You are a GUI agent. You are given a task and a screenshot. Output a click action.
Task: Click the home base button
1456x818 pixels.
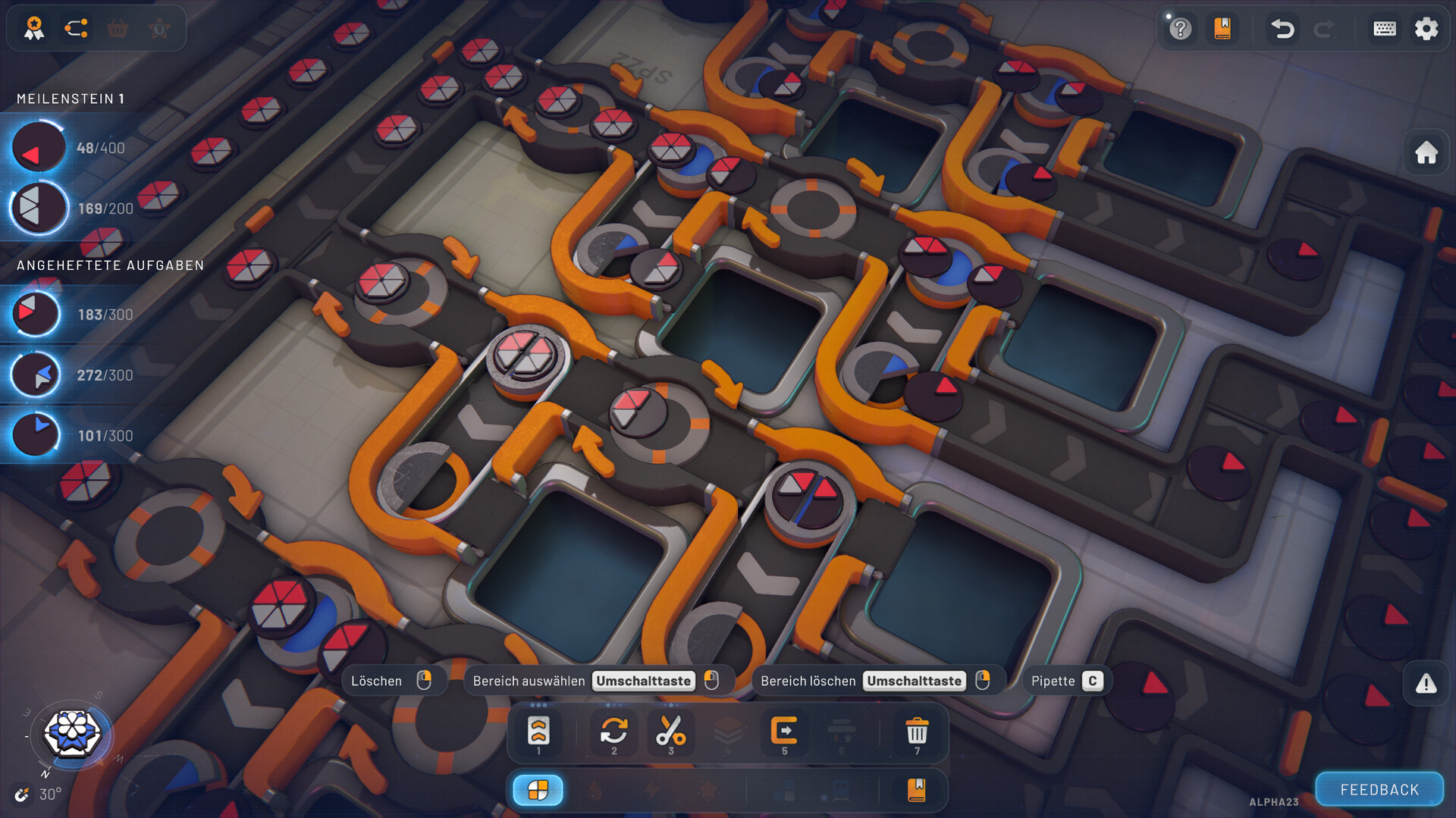(x=1426, y=153)
